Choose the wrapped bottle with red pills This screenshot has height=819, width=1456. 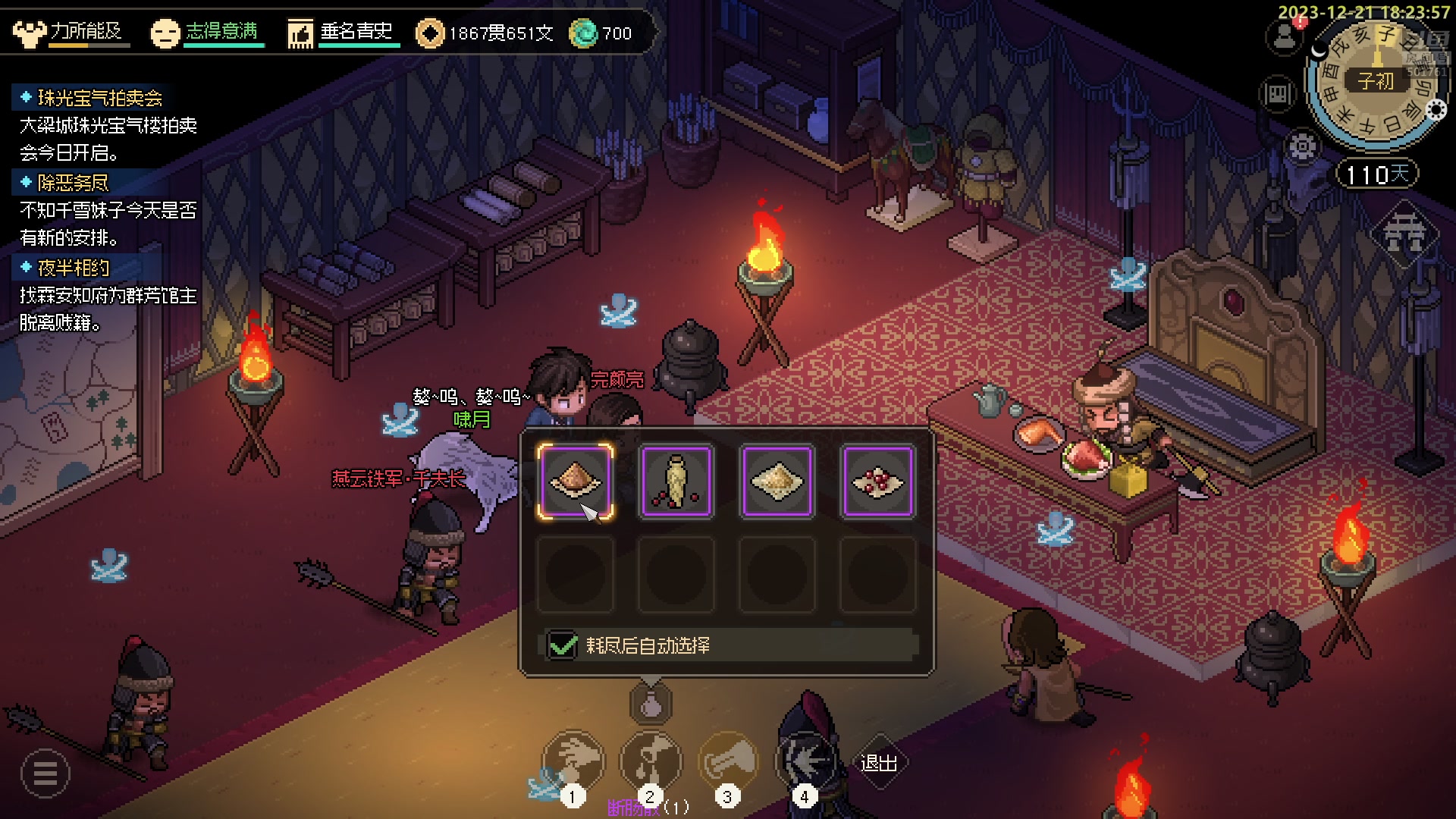[676, 482]
